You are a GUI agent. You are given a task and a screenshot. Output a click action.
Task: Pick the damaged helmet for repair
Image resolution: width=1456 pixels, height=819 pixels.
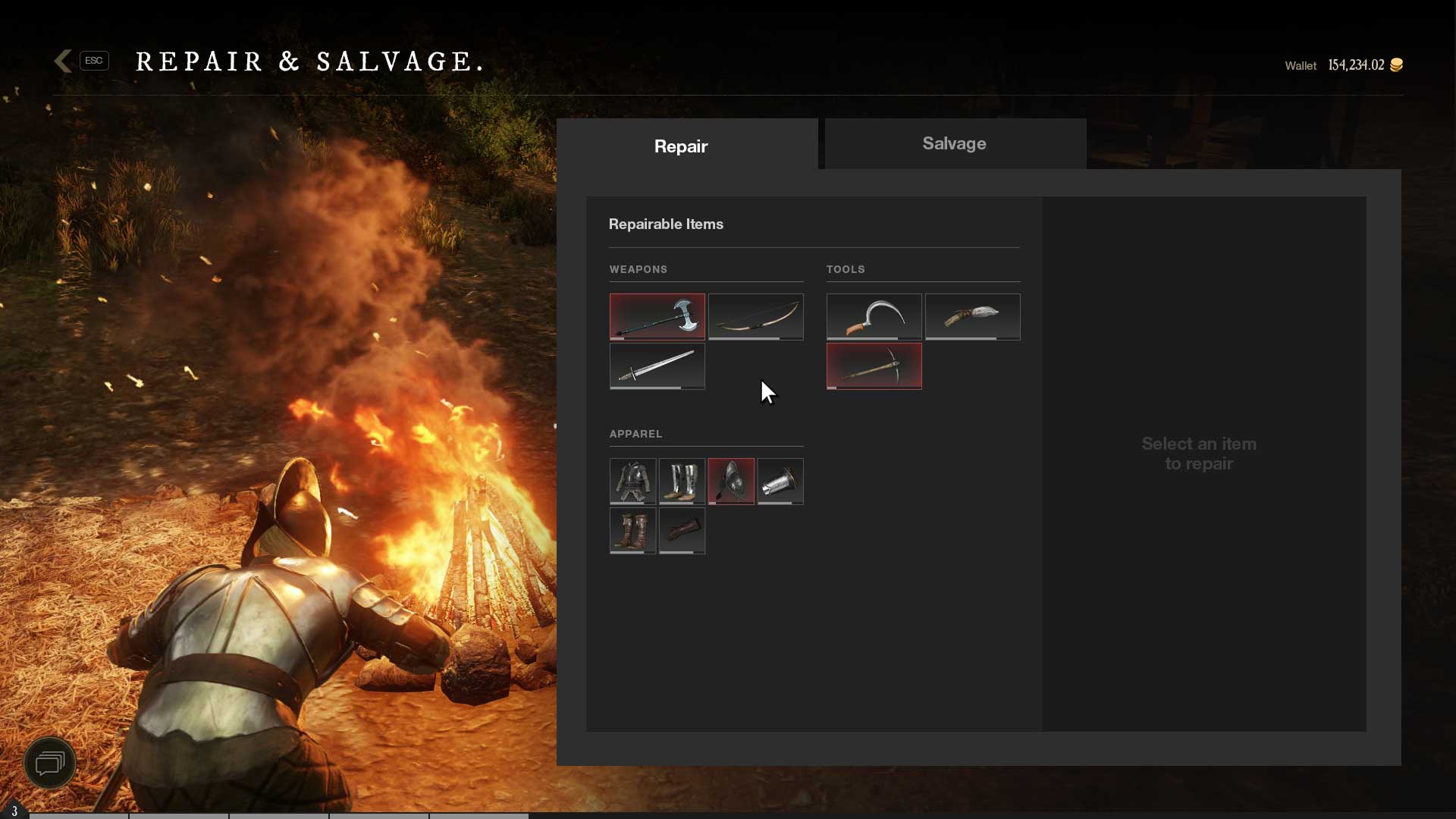(x=731, y=481)
